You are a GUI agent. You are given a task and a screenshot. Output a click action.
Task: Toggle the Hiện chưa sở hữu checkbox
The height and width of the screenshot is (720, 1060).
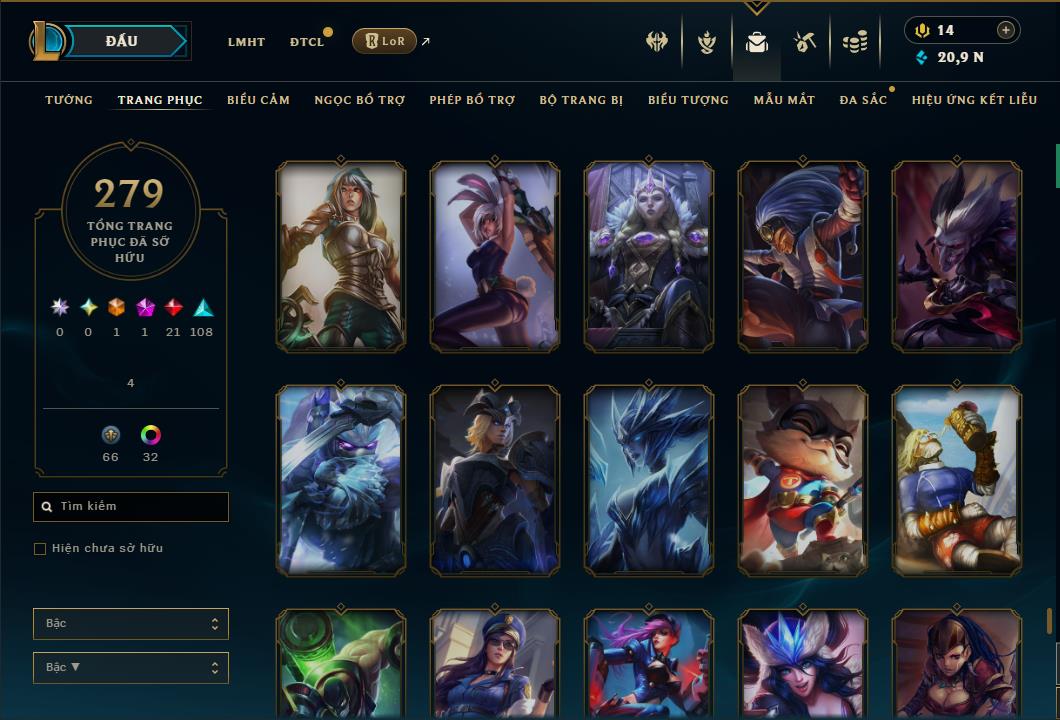pos(40,549)
